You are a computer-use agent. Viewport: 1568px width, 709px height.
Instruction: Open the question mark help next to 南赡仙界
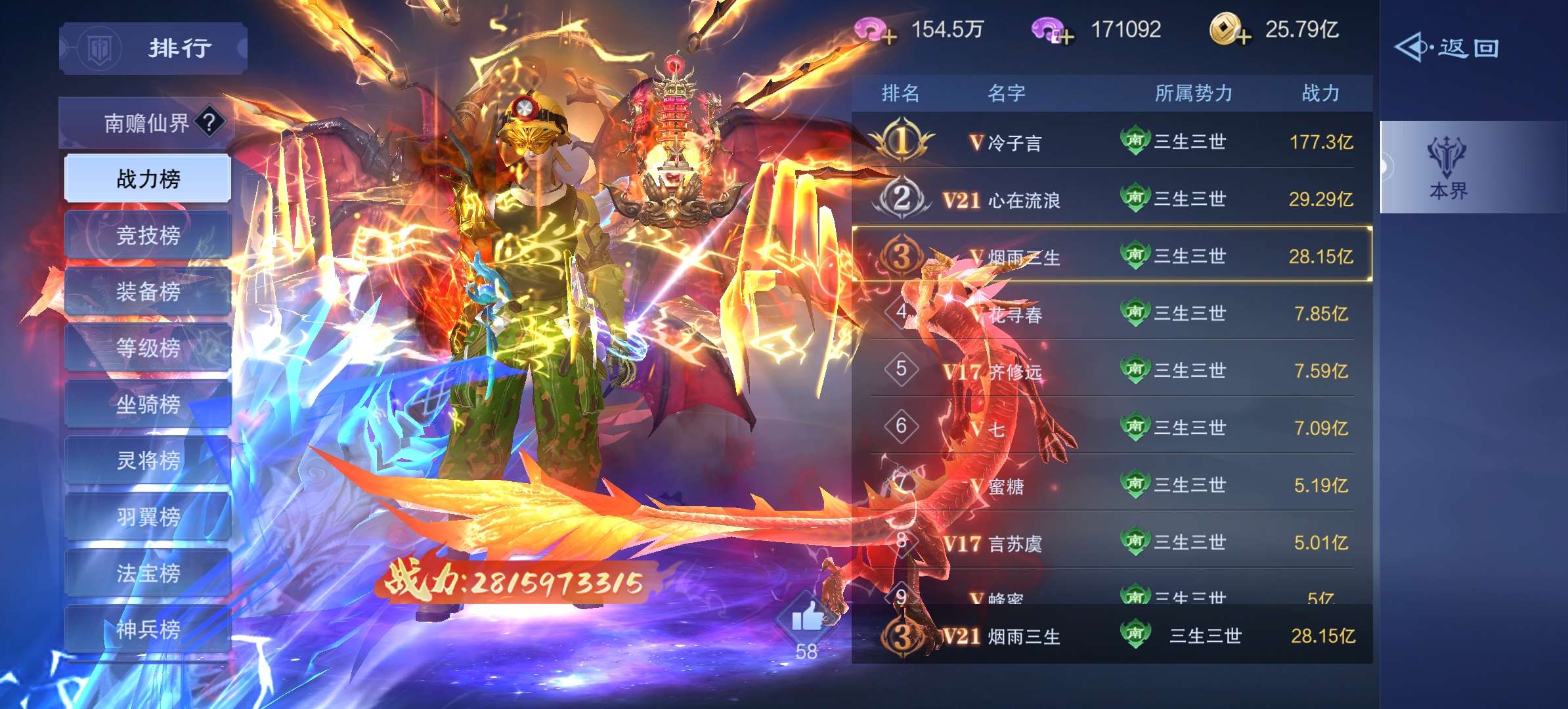click(209, 122)
